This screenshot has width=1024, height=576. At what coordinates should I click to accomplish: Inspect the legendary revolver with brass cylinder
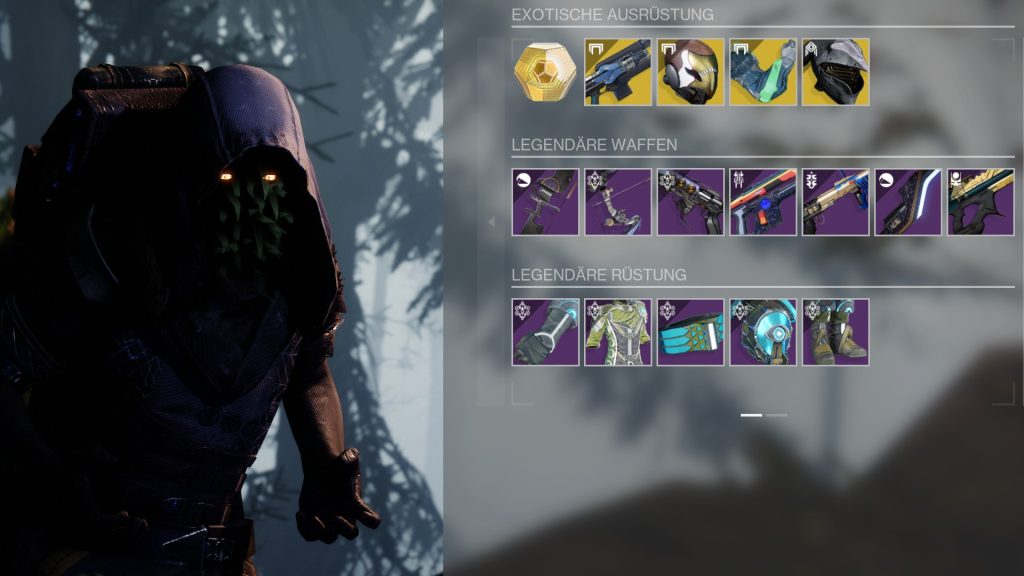coord(690,202)
